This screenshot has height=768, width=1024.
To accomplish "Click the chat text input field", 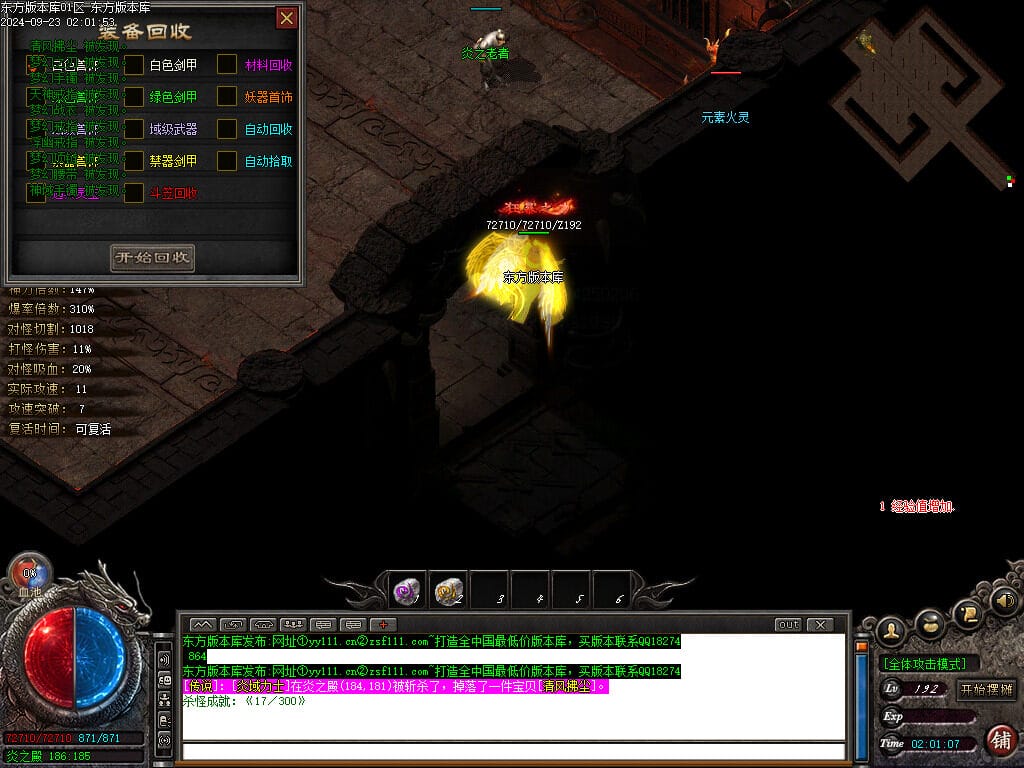I will (x=512, y=751).
